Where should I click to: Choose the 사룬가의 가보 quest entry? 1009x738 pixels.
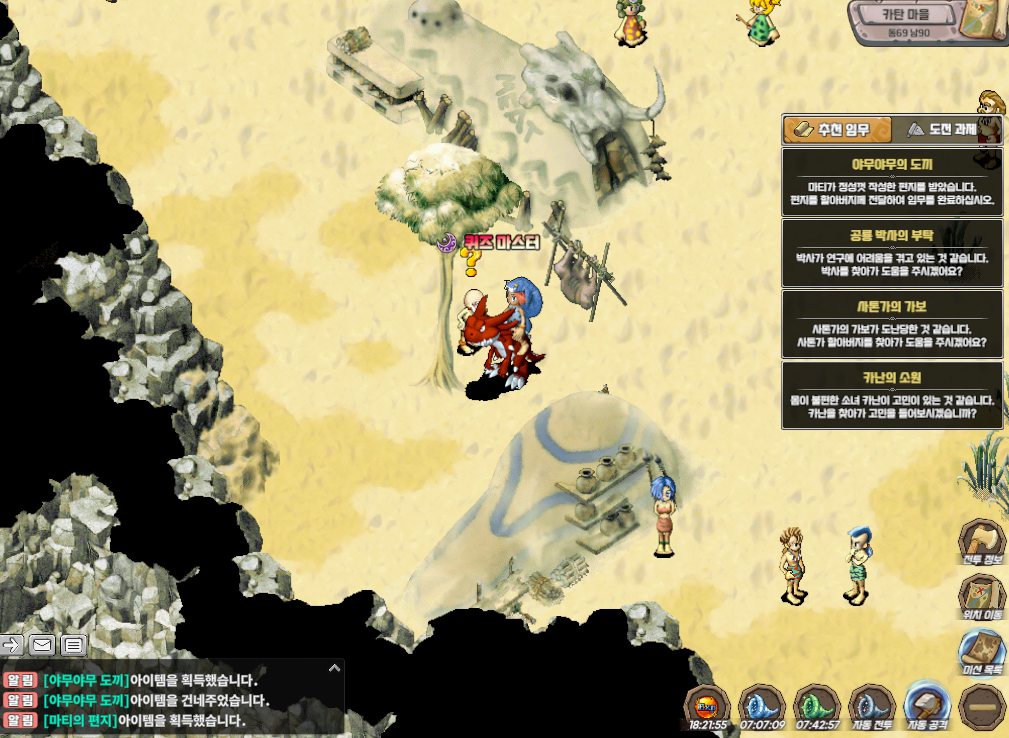point(892,324)
